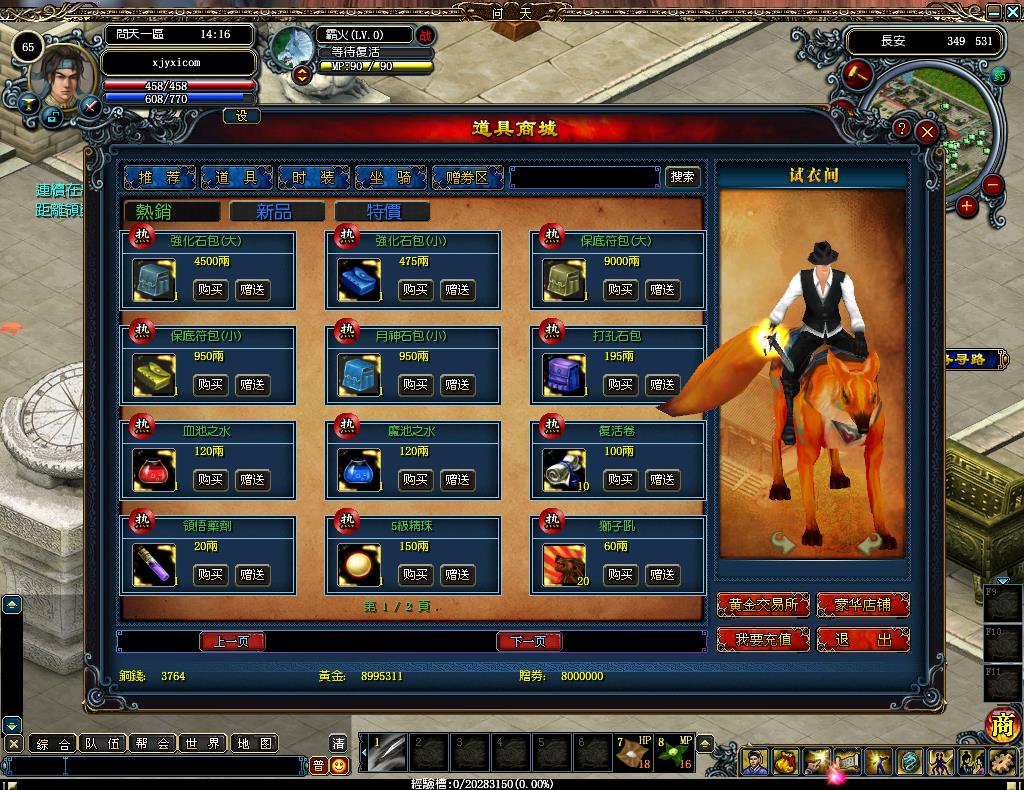Screen dimensions: 1024x790
Task: Hit the 搜索 search button
Action: [x=683, y=177]
